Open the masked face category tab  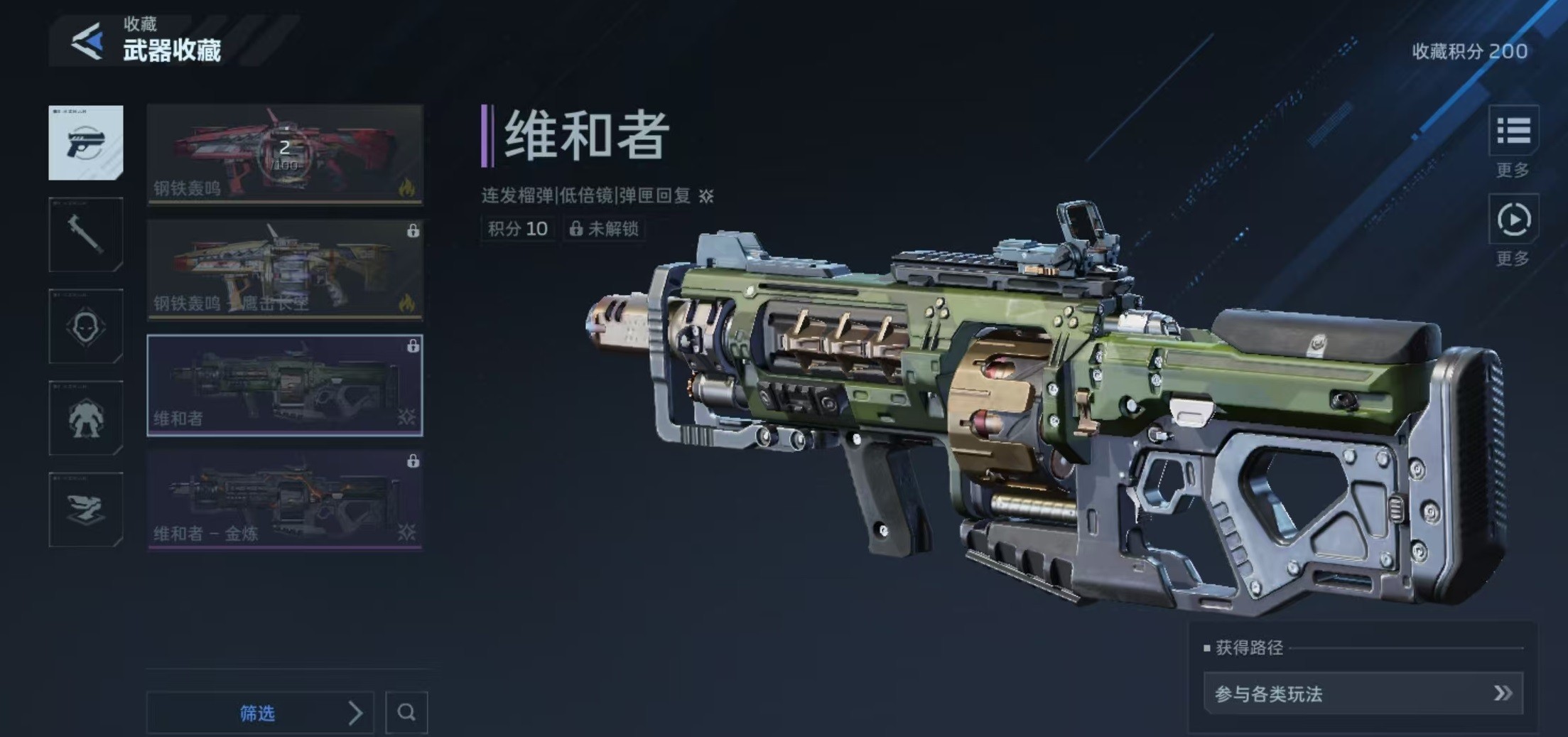coord(86,326)
